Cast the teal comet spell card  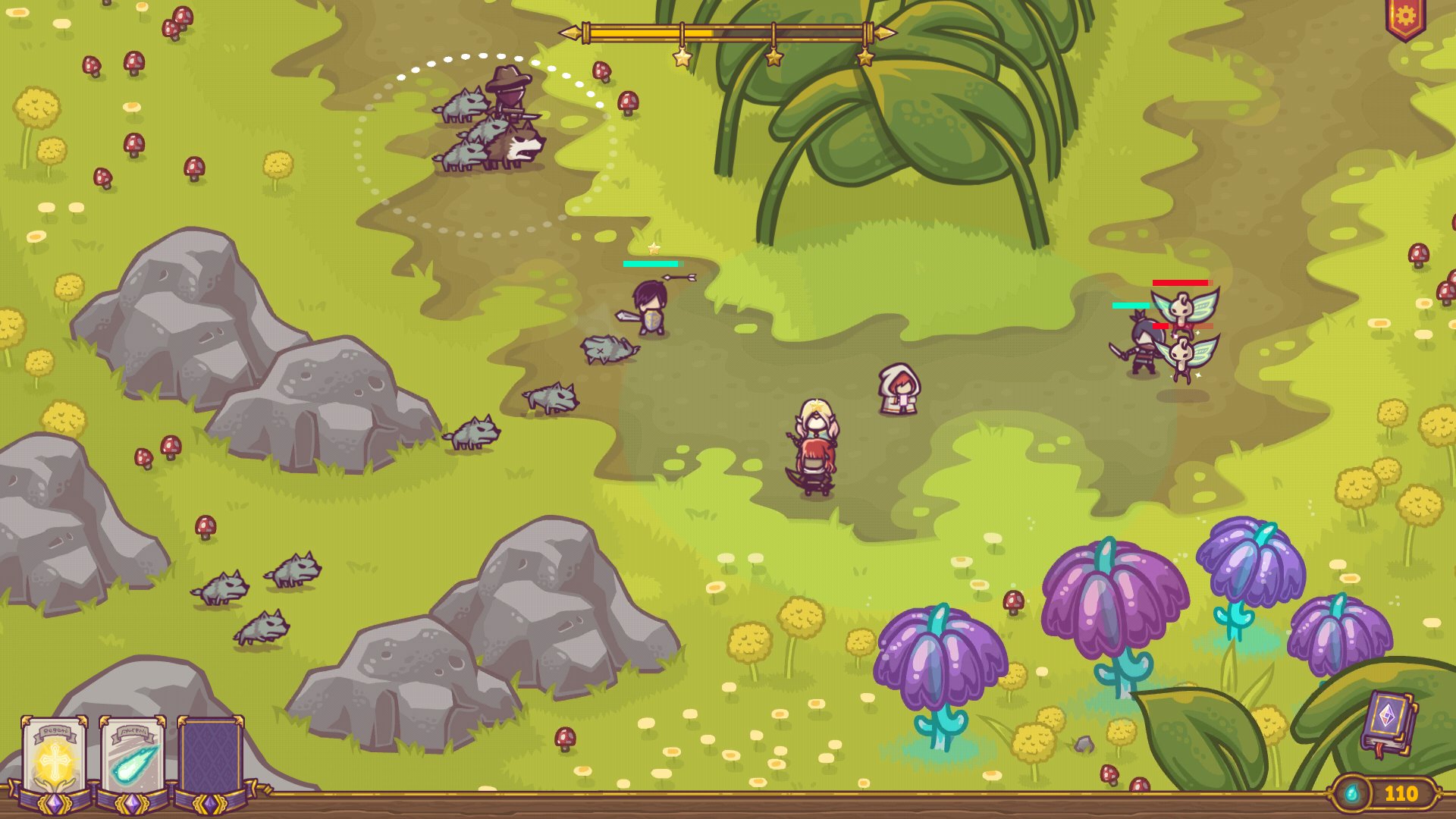click(133, 758)
